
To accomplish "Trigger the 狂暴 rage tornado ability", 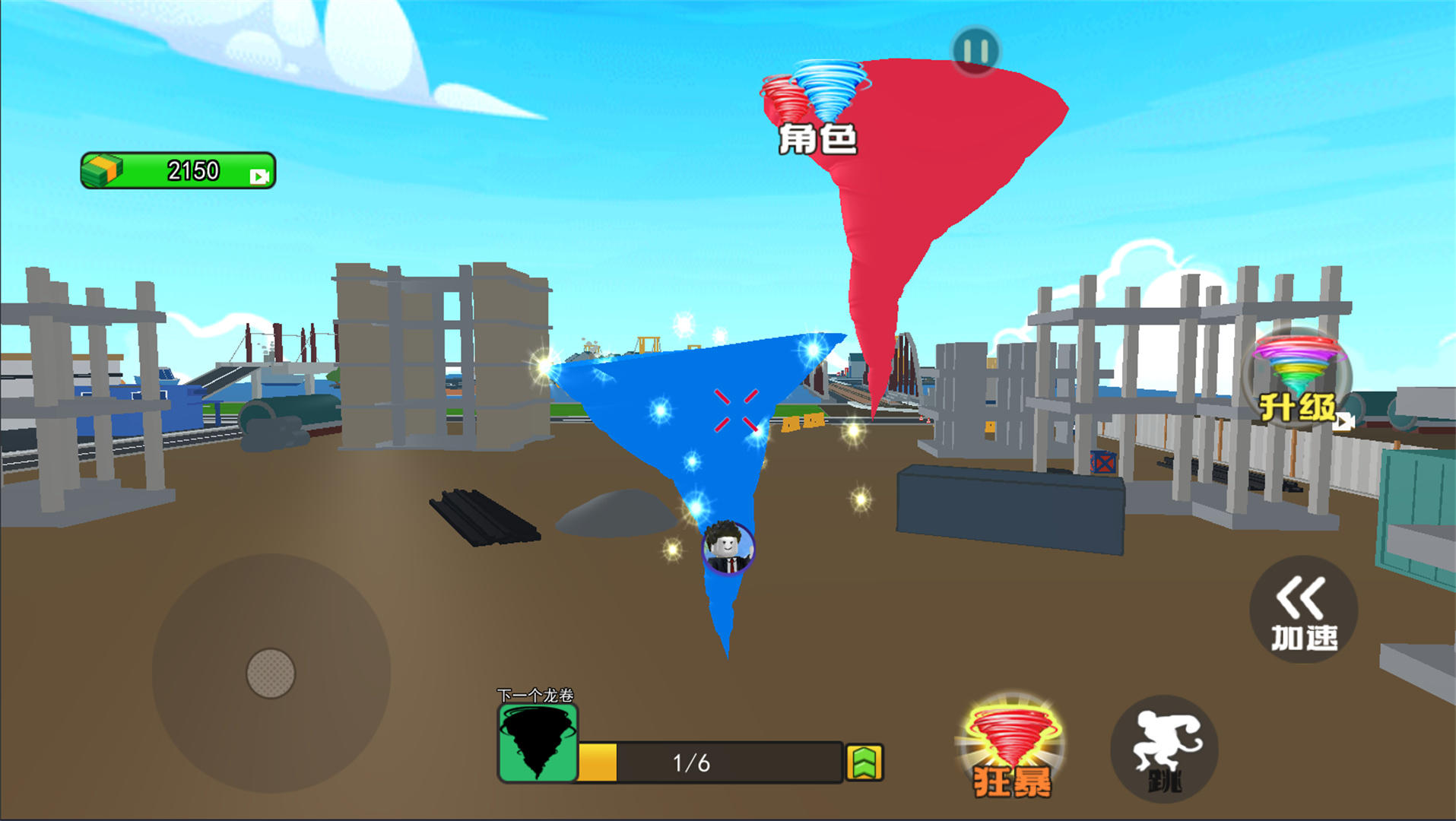I will click(1011, 750).
